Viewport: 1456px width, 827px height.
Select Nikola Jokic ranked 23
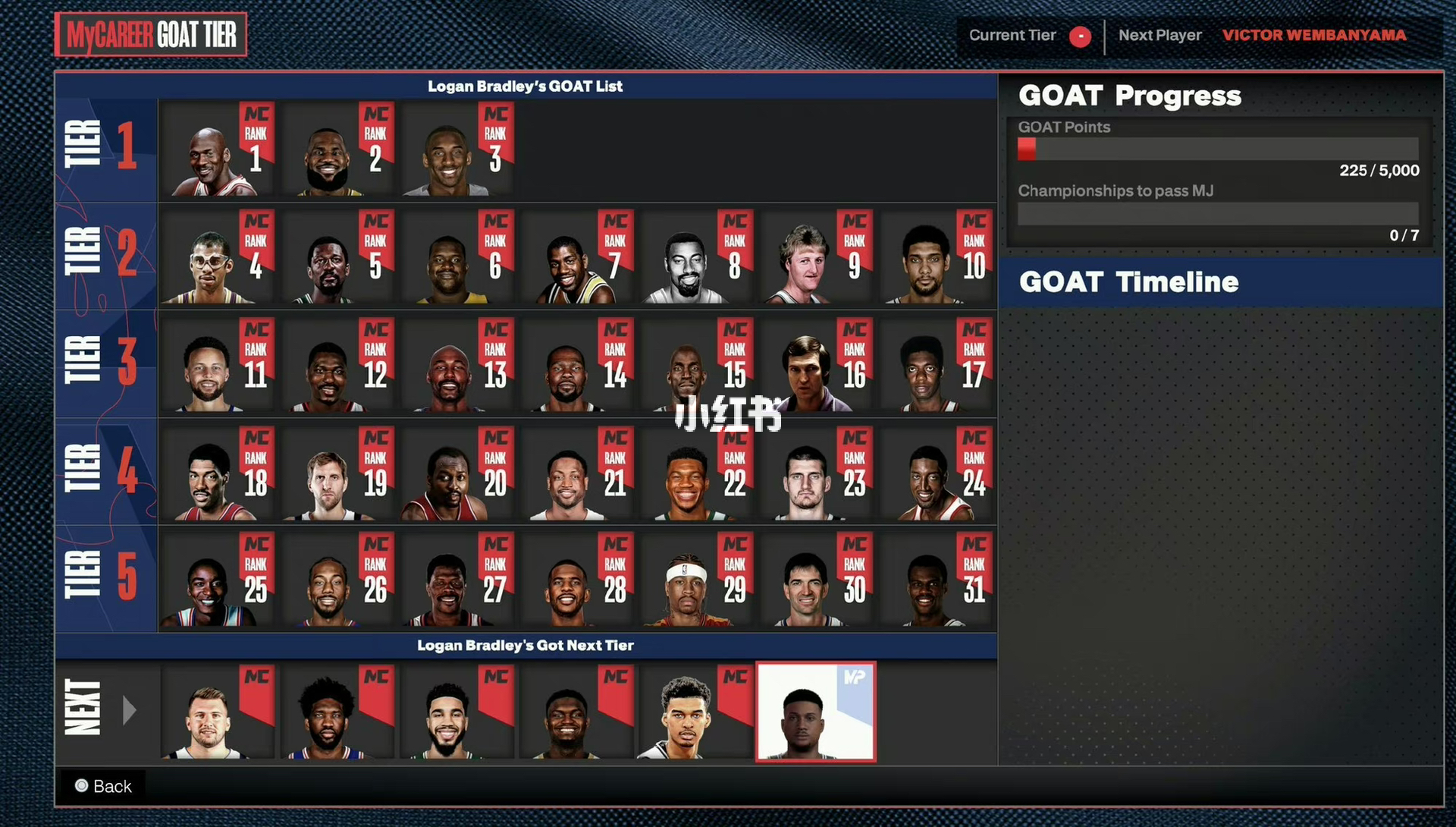point(815,474)
